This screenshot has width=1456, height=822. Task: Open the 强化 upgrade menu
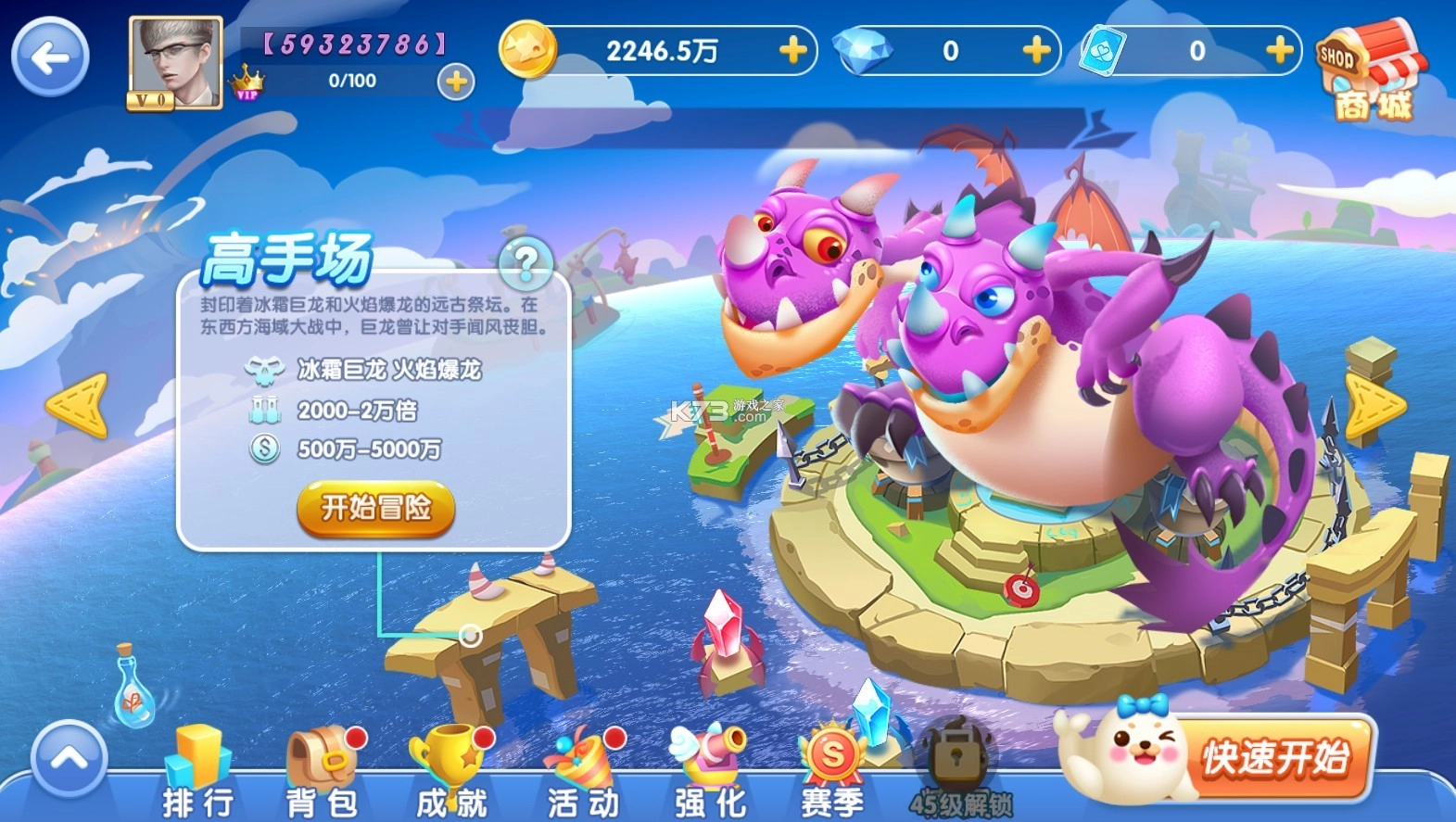coord(709,772)
